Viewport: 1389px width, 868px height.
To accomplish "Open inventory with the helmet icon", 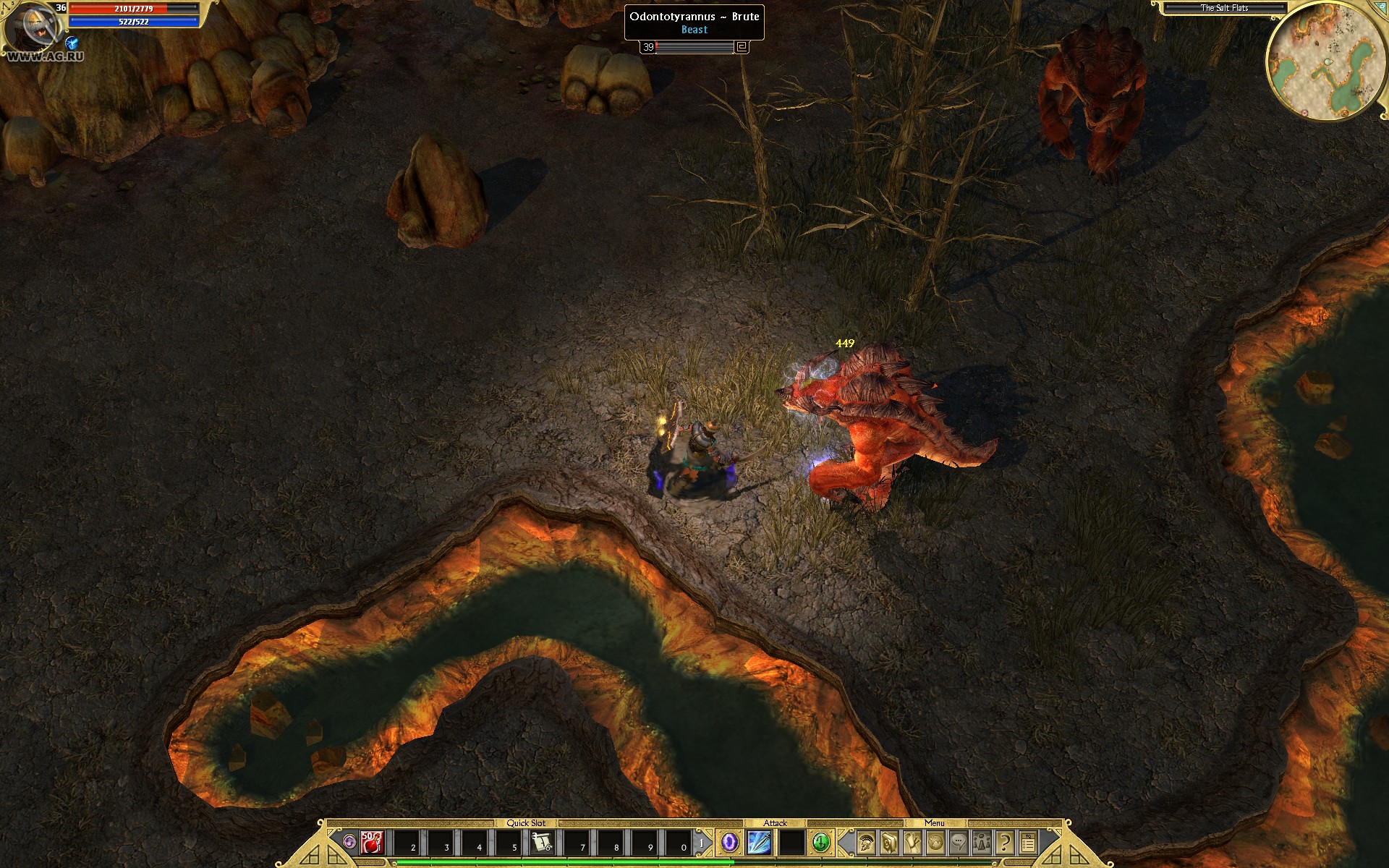I will 865,843.
